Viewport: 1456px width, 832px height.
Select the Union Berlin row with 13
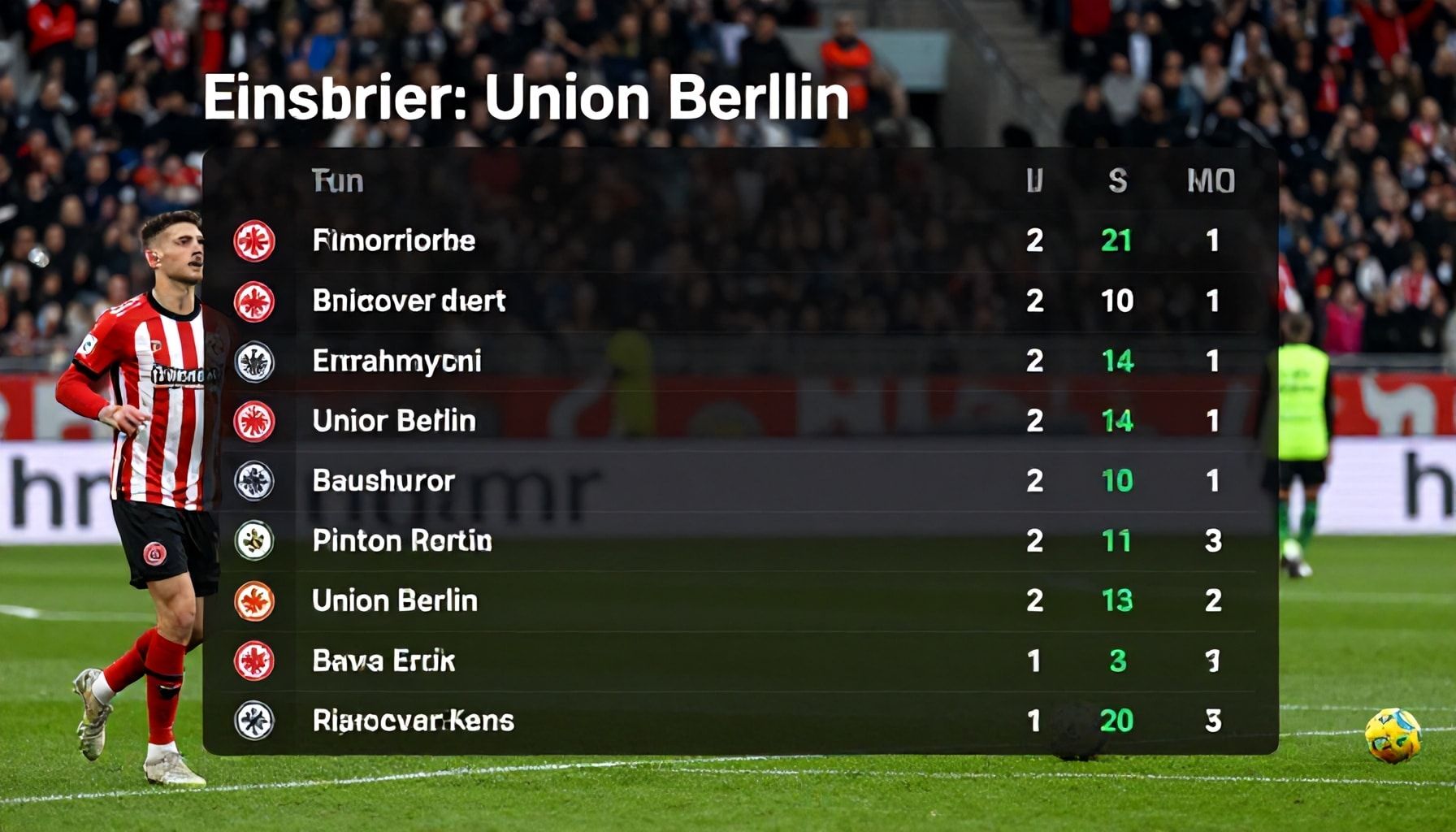(x=395, y=601)
